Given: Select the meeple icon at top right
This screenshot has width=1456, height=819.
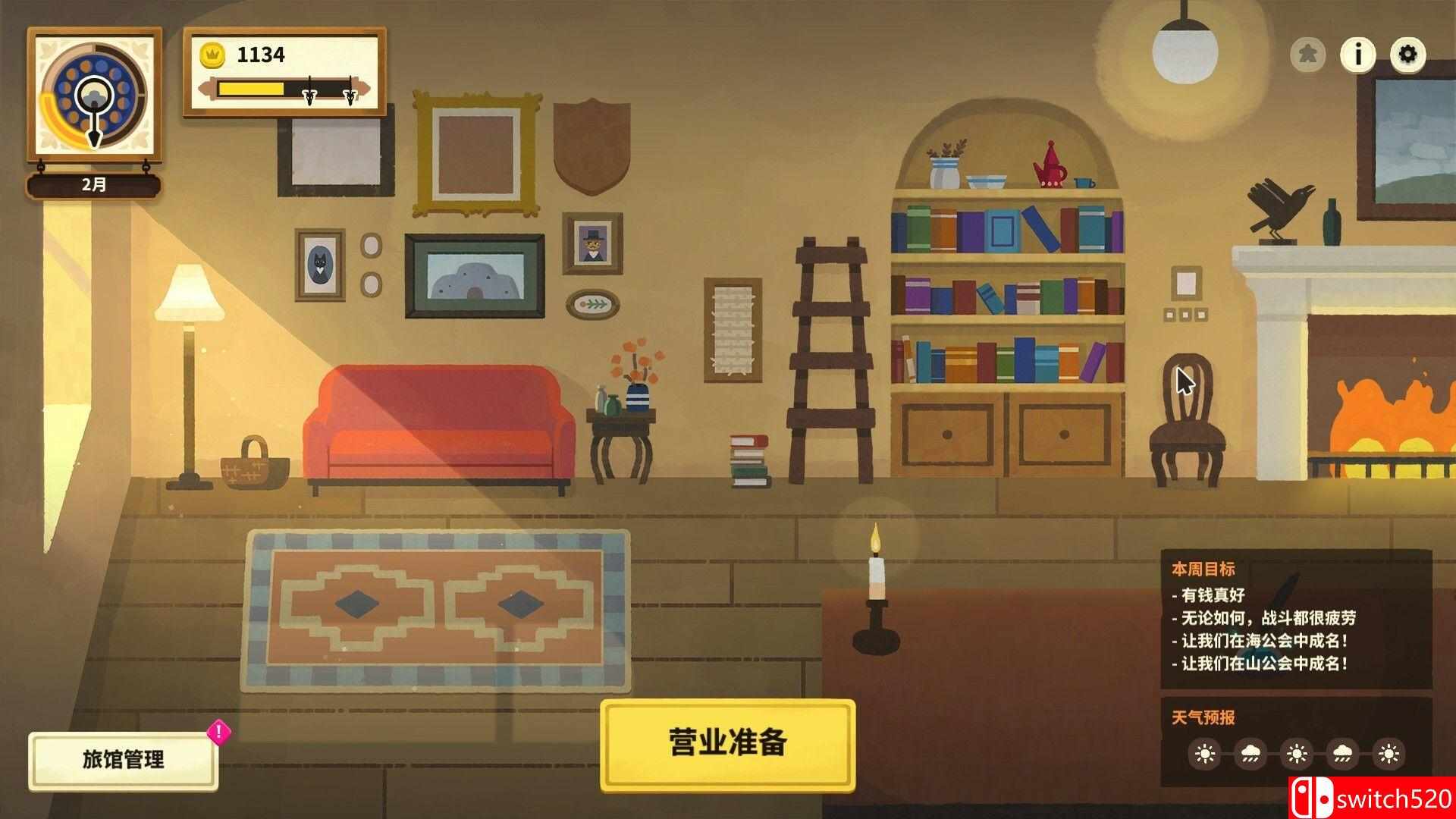Looking at the screenshot, I should (x=1309, y=54).
